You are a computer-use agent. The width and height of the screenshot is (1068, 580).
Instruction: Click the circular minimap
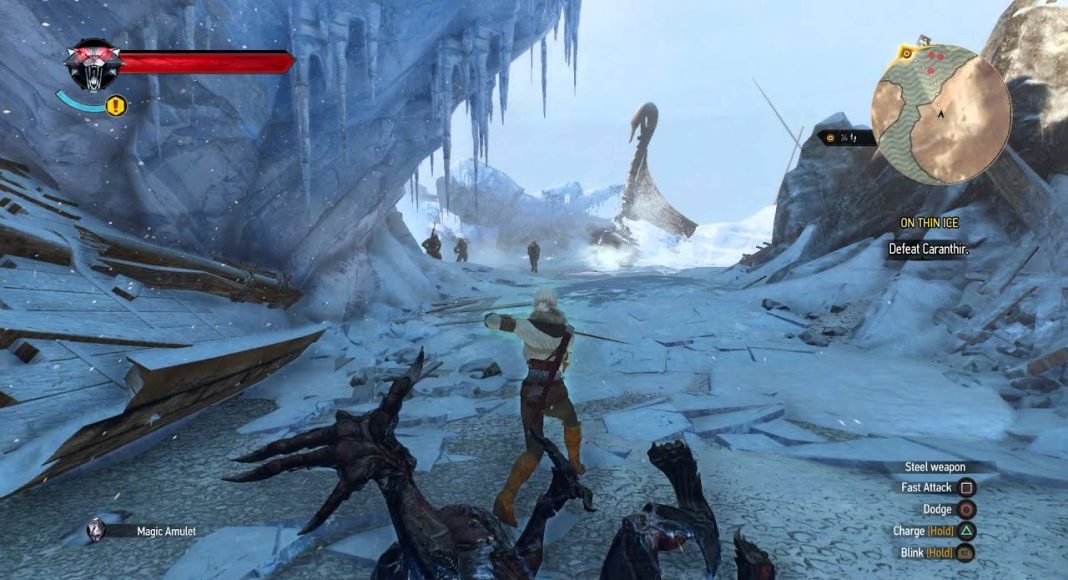click(940, 114)
